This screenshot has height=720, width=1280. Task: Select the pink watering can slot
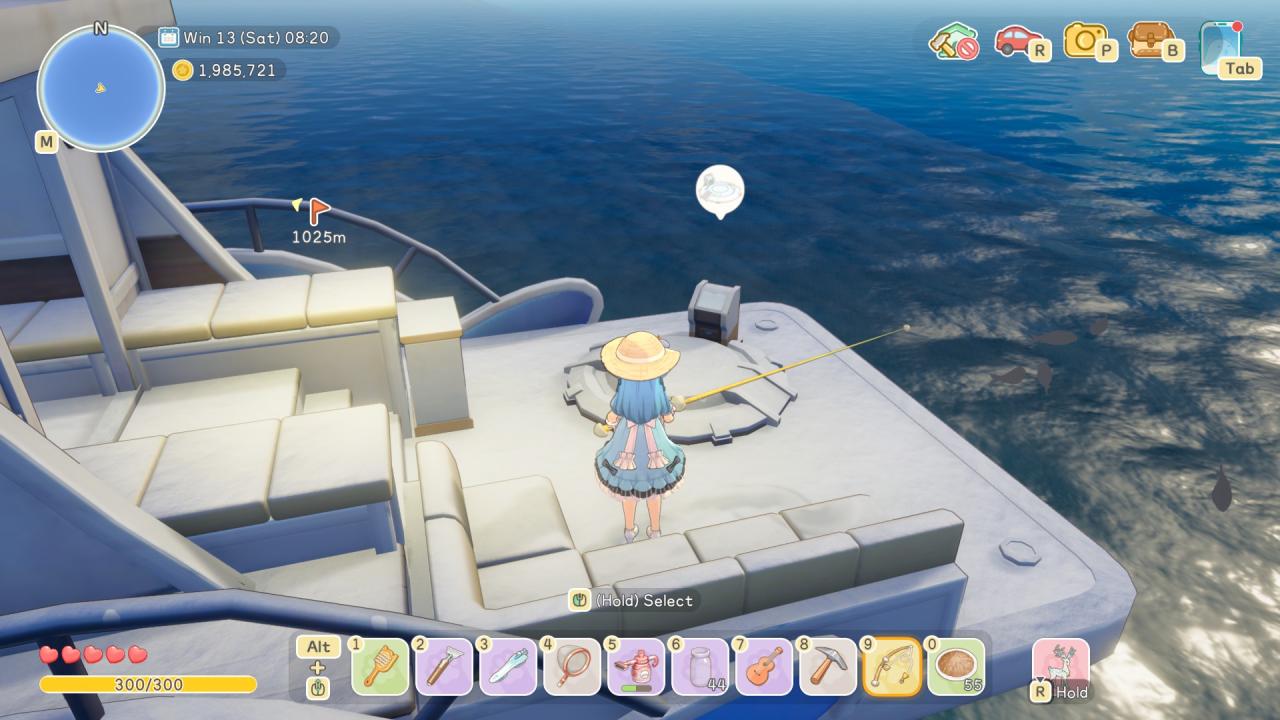pyautogui.click(x=636, y=667)
